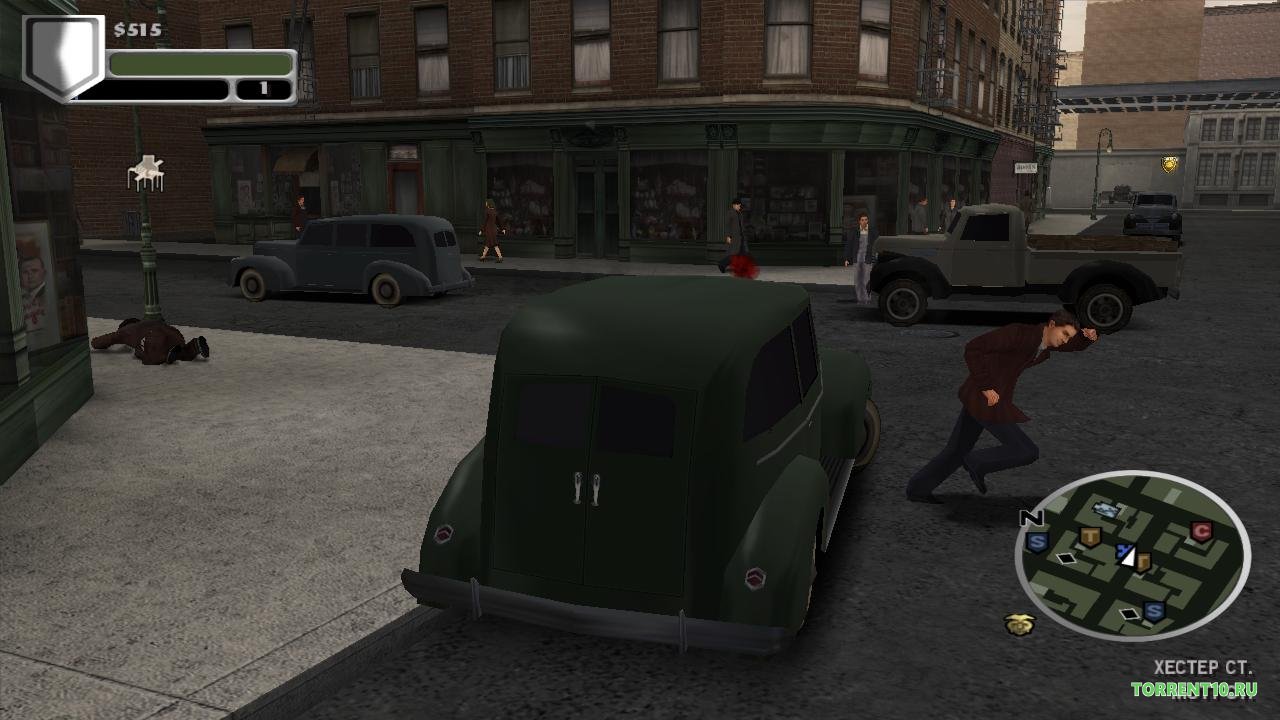1280x720 pixels.
Task: Click the silver shield emblem
Action: (x=62, y=56)
